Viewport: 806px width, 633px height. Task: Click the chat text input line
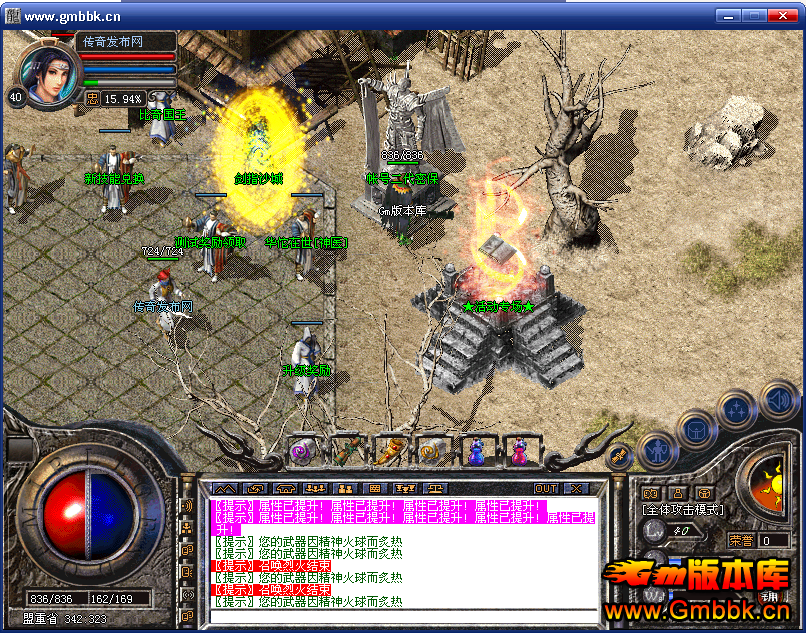tap(400, 616)
